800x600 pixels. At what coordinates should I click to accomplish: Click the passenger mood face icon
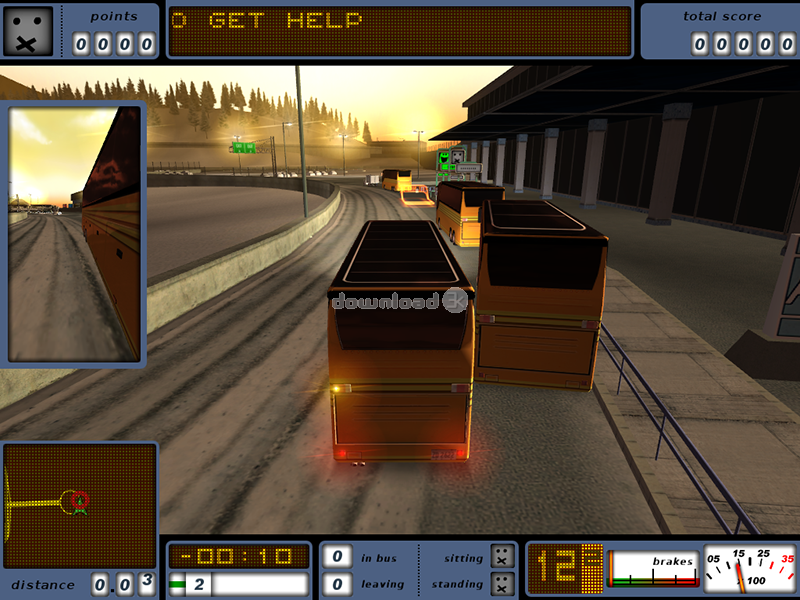tap(27, 30)
